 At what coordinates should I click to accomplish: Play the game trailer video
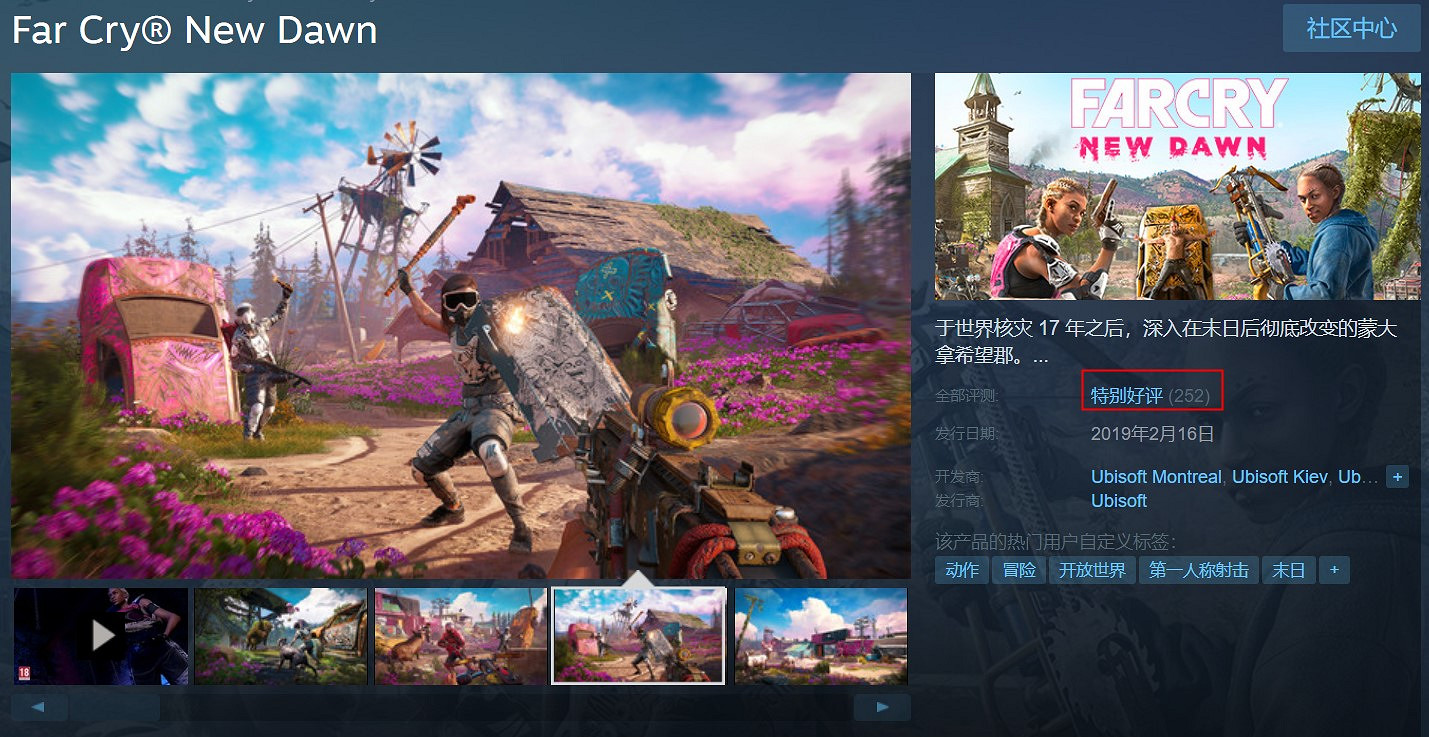click(100, 636)
